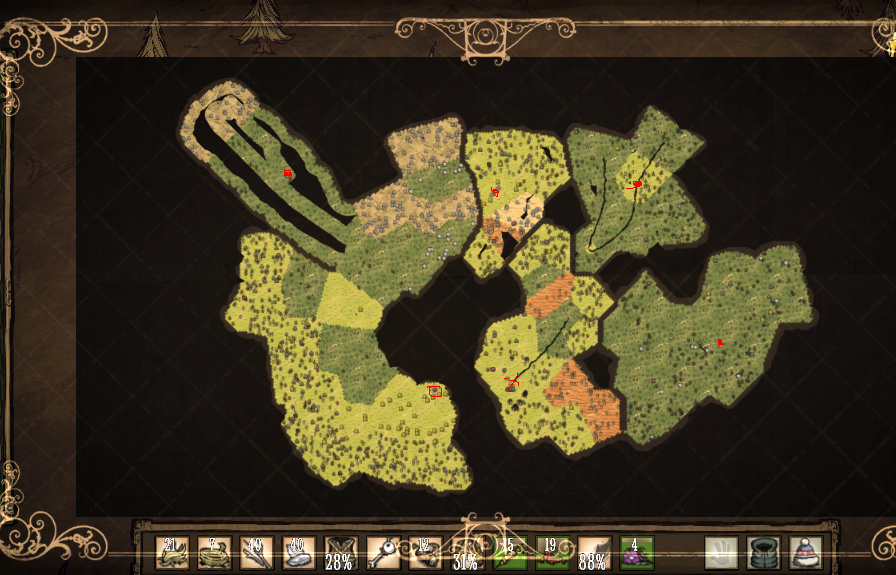This screenshot has height=575, width=896.
Task: Click the stack of 15 on green background
Action: (x=509, y=553)
